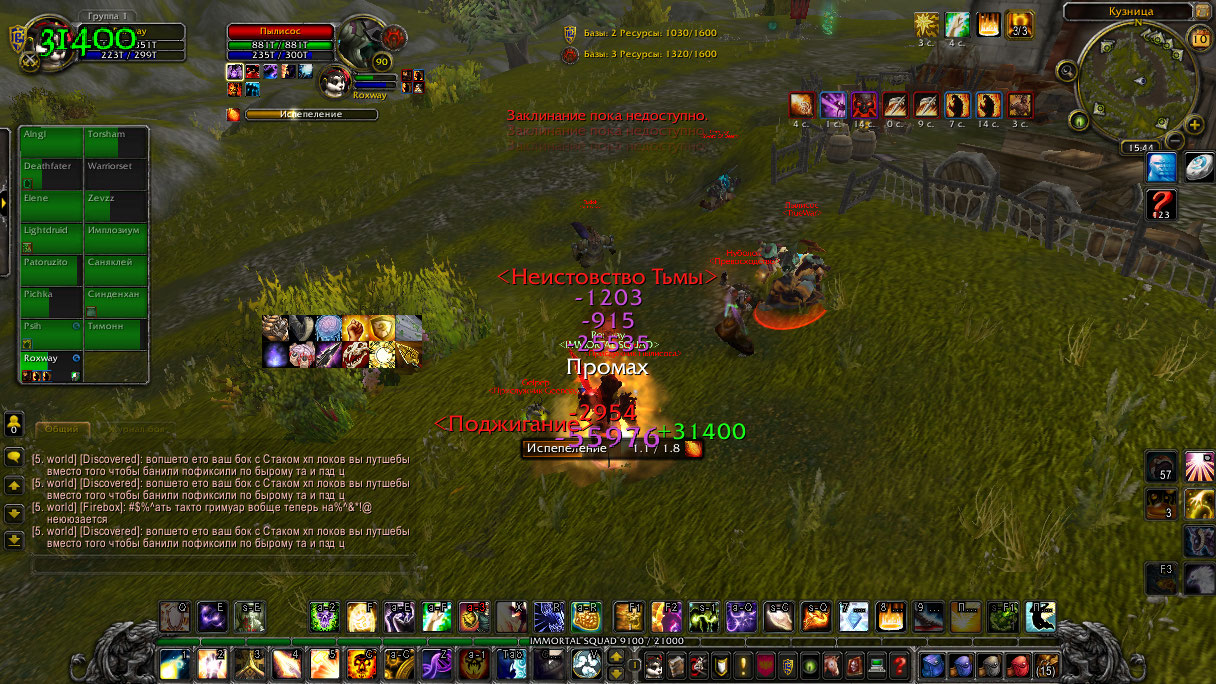Viewport: 1216px width, 684px height.
Task: Click the red question mark icon
Action: click(1161, 204)
